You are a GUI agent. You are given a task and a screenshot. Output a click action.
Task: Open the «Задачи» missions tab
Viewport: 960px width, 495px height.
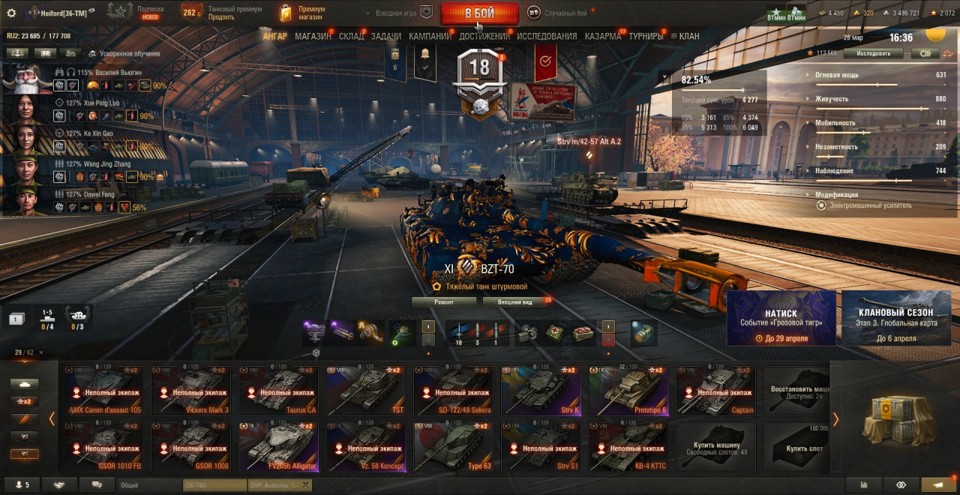[386, 37]
